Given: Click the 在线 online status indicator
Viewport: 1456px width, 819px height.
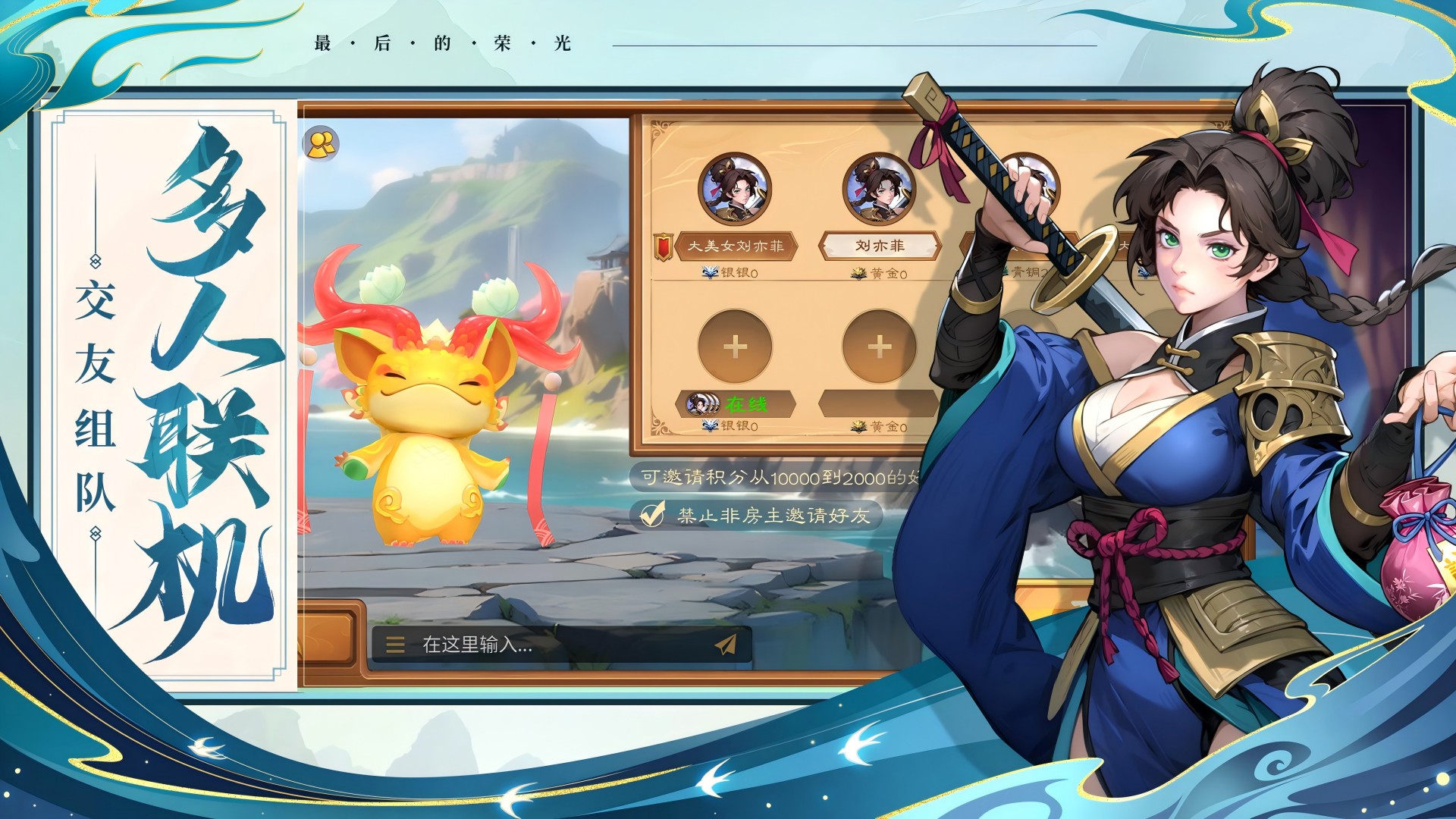Looking at the screenshot, I should pos(748,403).
